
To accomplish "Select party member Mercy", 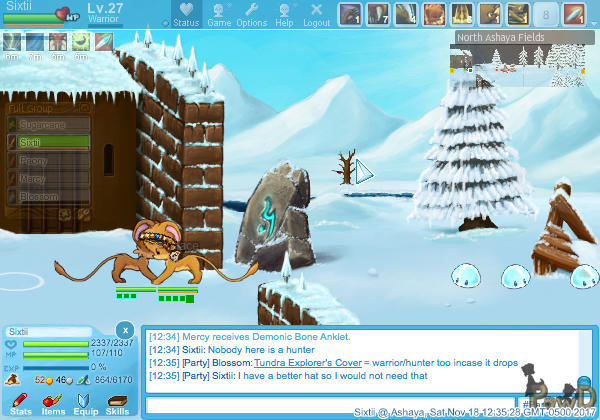I will point(50,179).
